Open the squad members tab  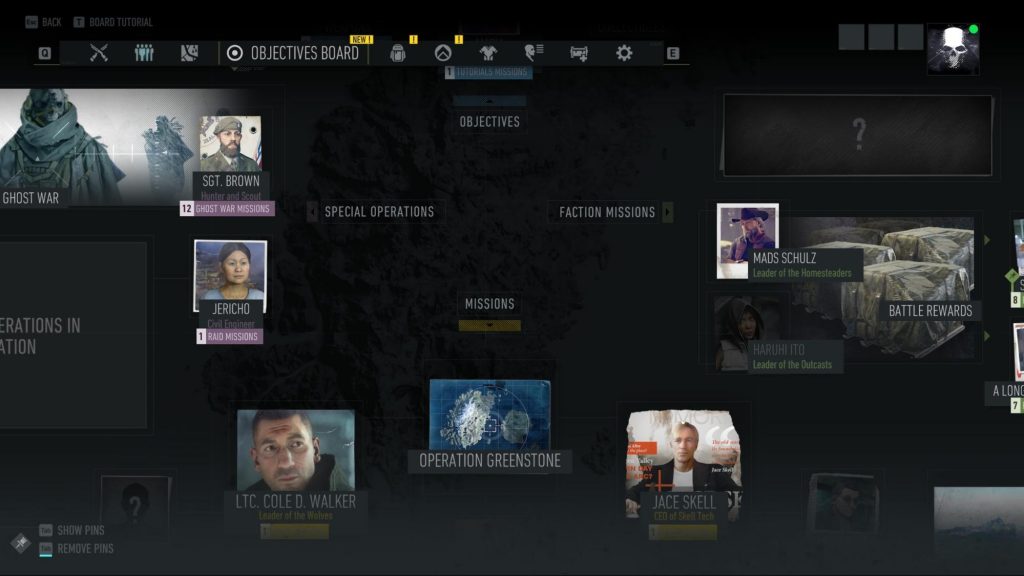(x=144, y=53)
